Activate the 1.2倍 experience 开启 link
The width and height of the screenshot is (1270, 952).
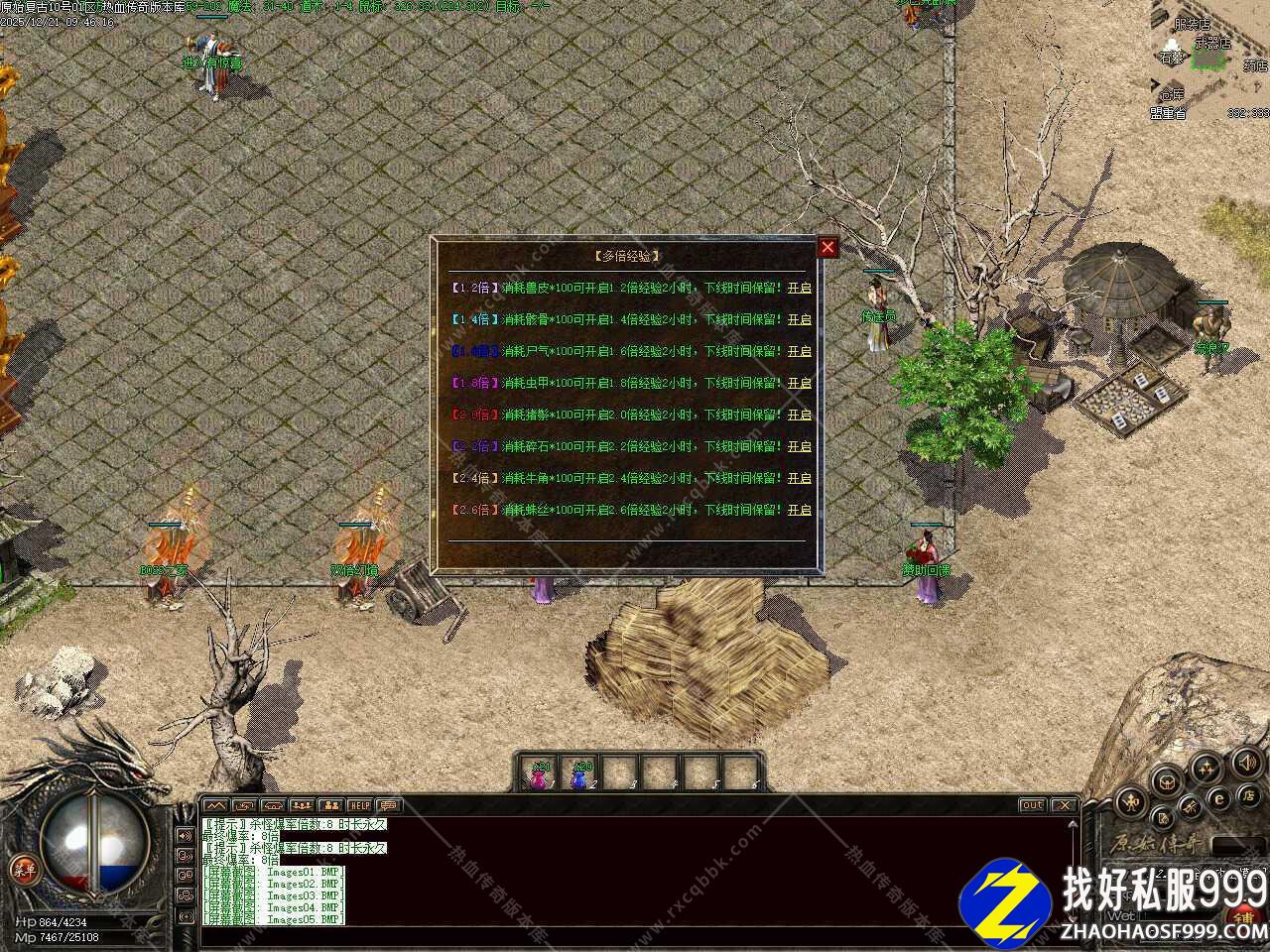click(799, 288)
